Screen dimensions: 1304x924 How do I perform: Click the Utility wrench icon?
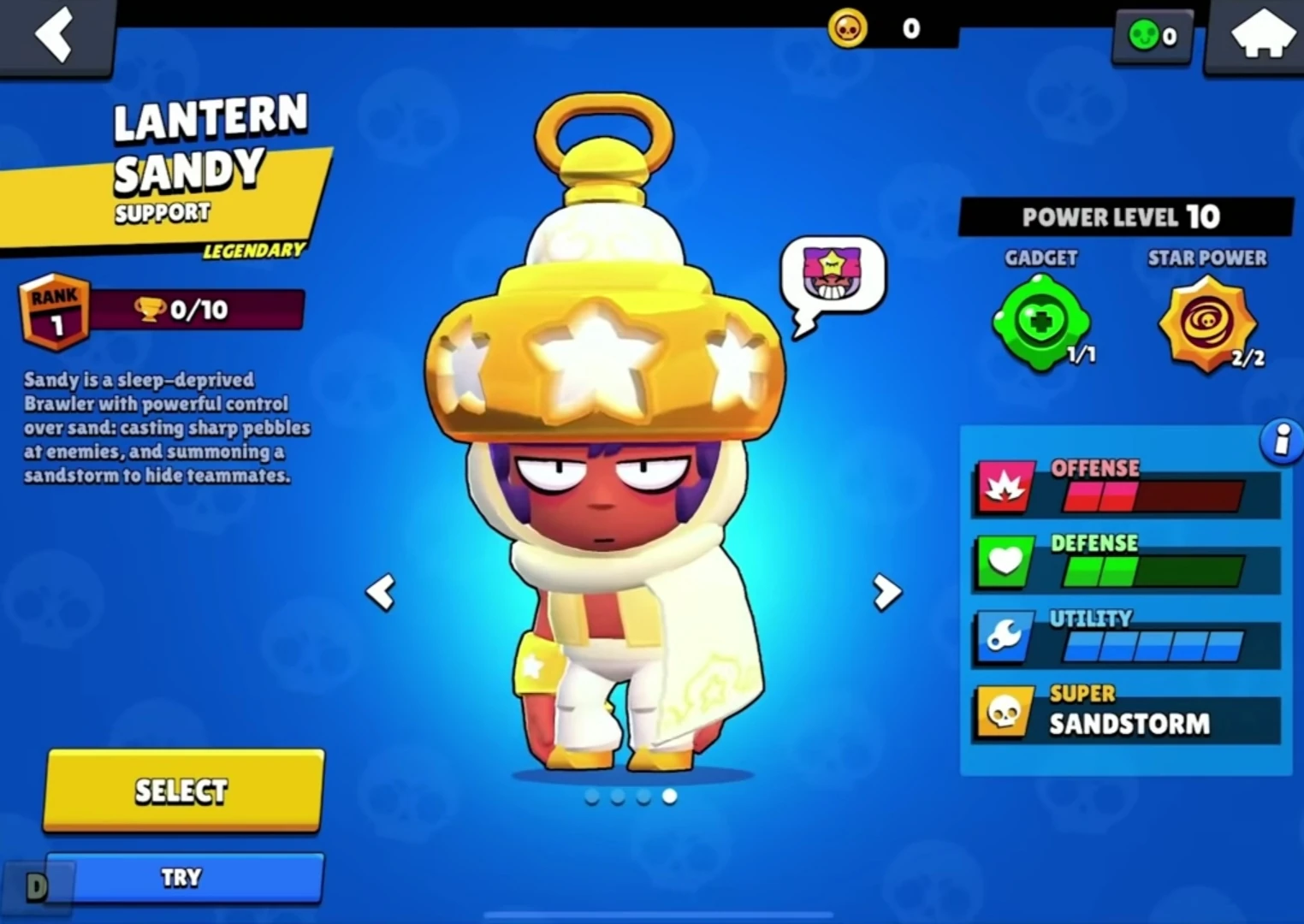1005,637
